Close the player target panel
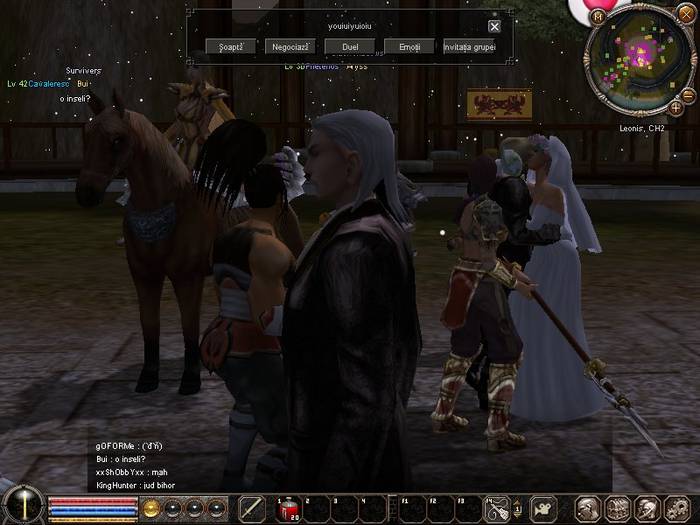This screenshot has height=525, width=700. [494, 27]
